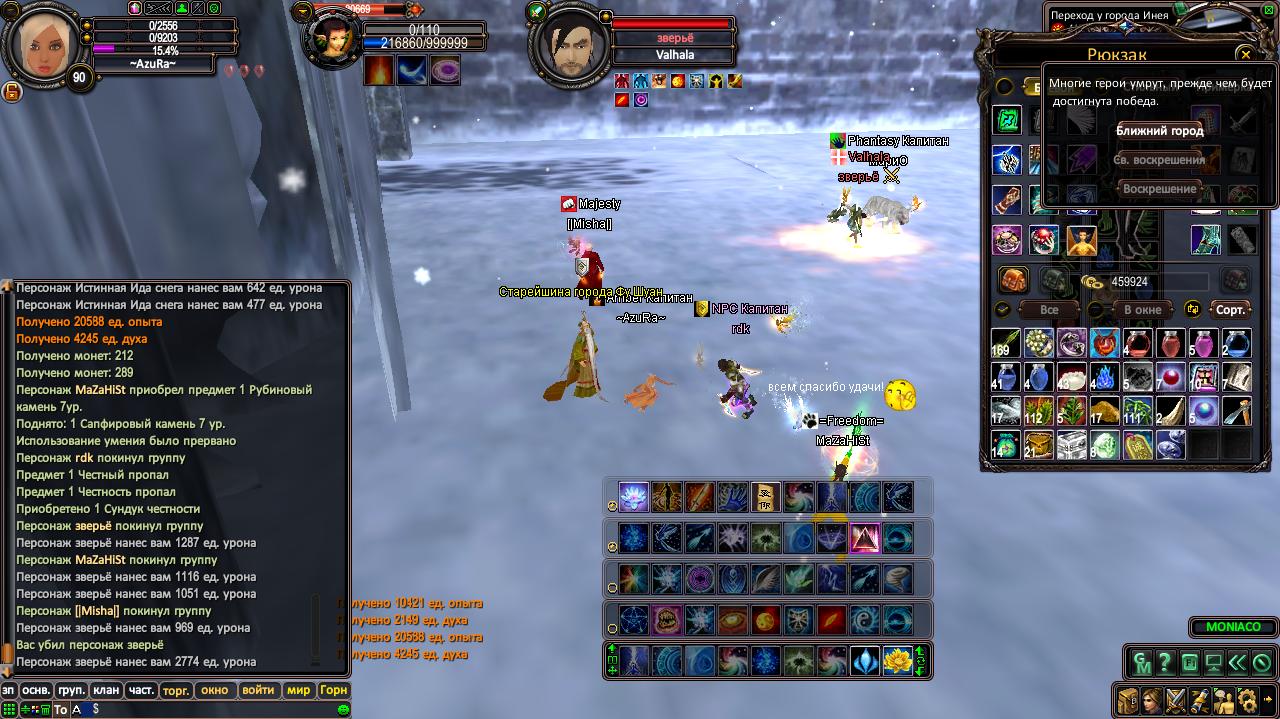Select the торг. trade chat tab

[176, 690]
